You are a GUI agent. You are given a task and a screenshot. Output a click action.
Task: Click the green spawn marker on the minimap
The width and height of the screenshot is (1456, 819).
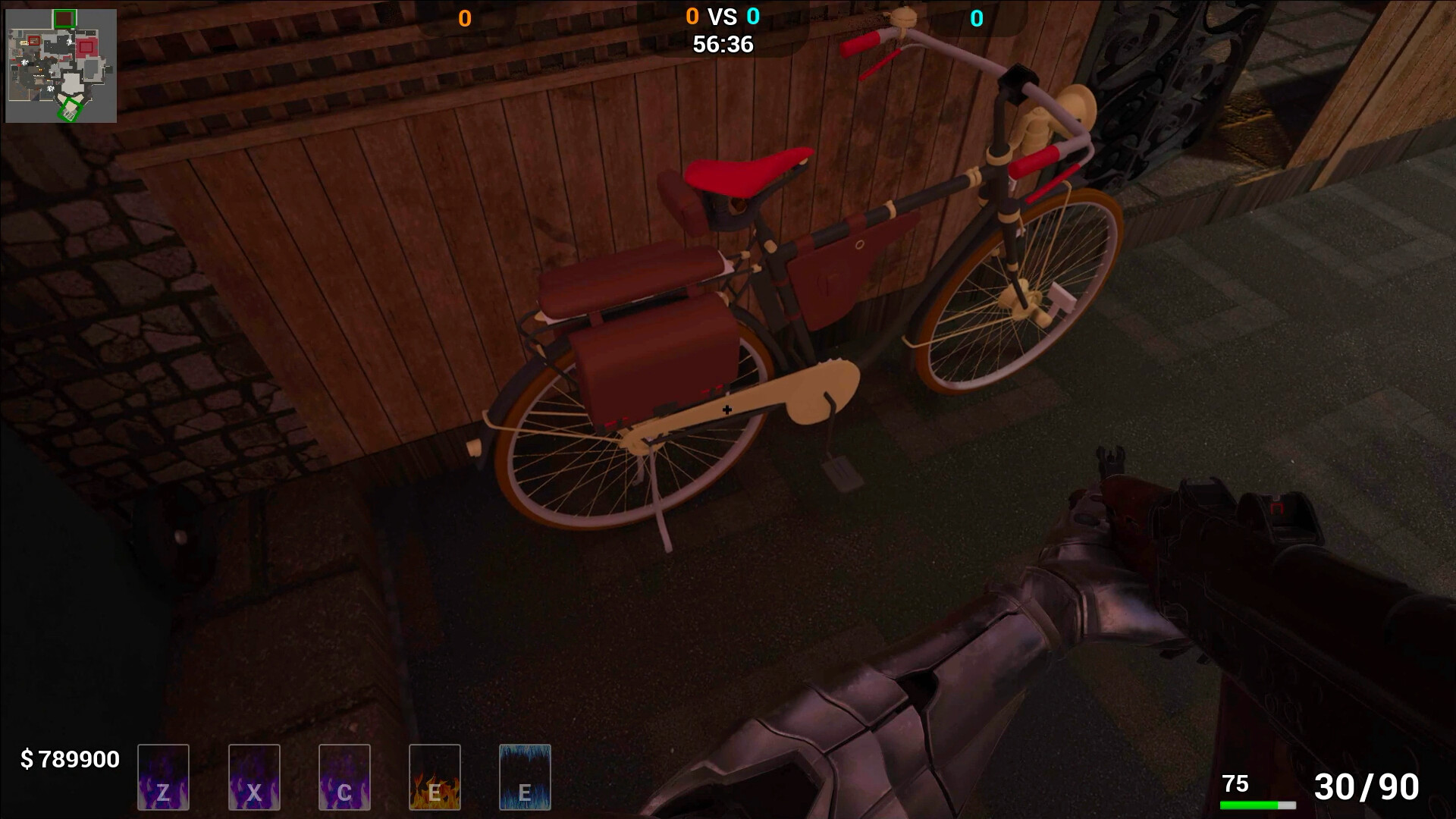pos(65,18)
